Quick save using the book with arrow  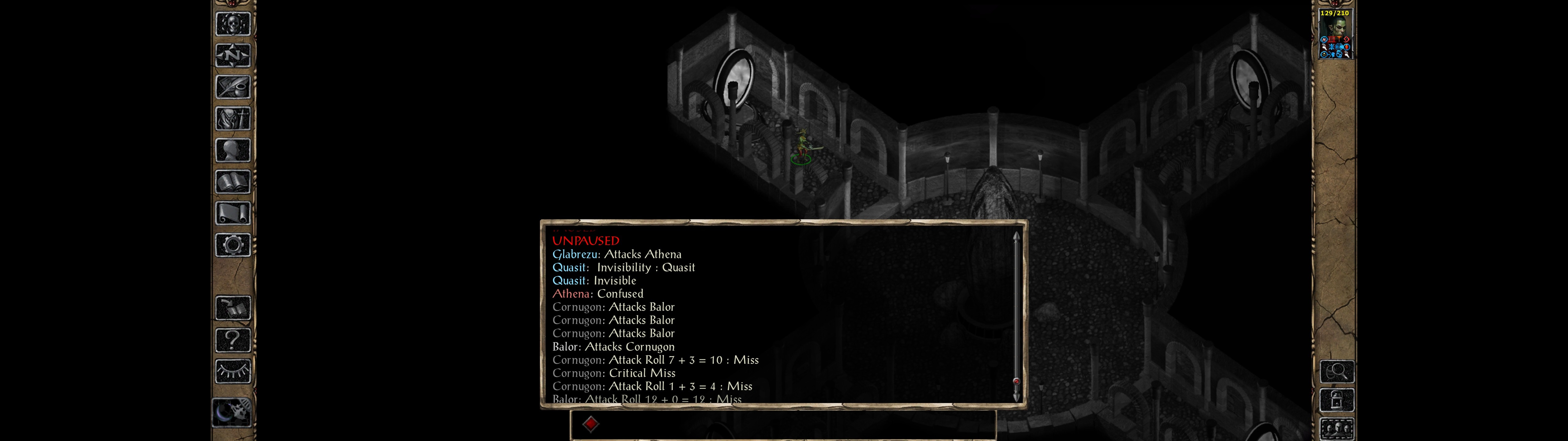click(x=233, y=308)
